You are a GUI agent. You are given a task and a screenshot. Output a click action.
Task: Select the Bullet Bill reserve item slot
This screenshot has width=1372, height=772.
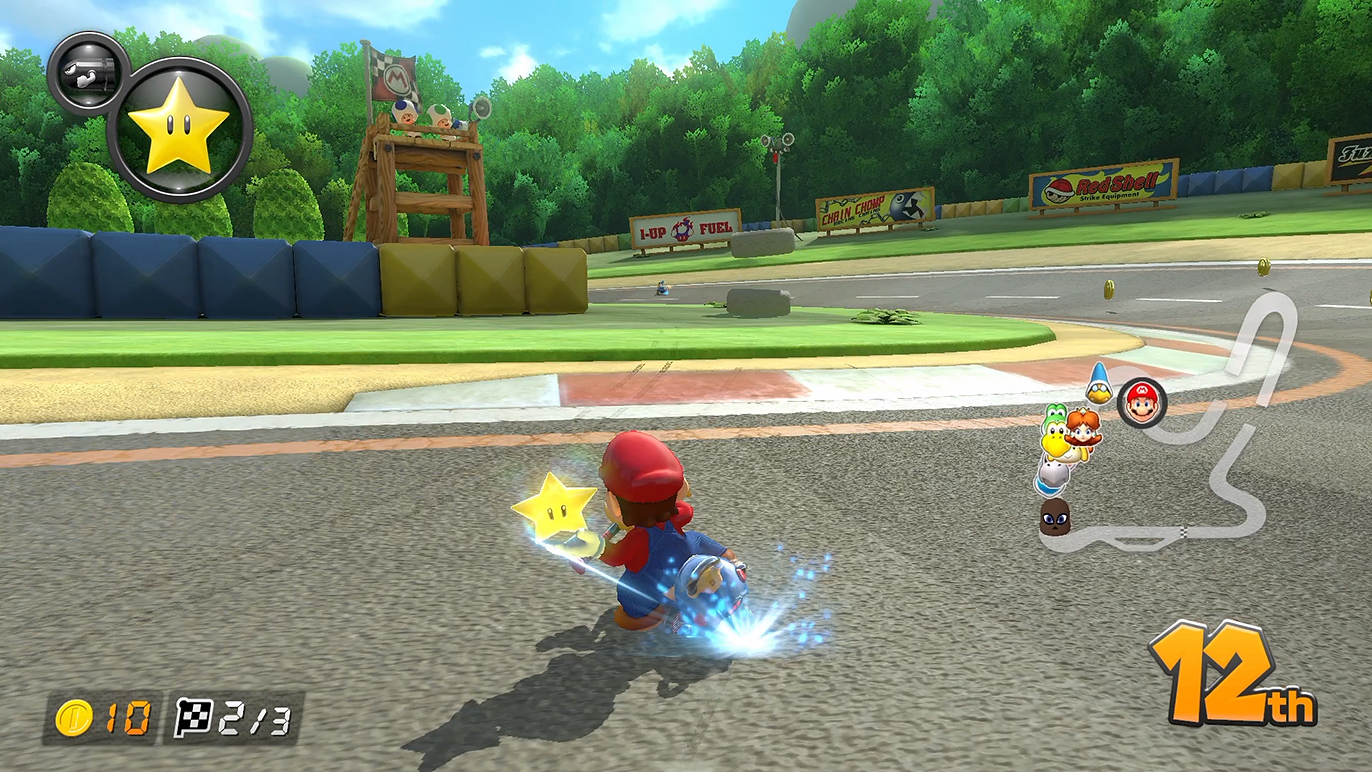87,73
